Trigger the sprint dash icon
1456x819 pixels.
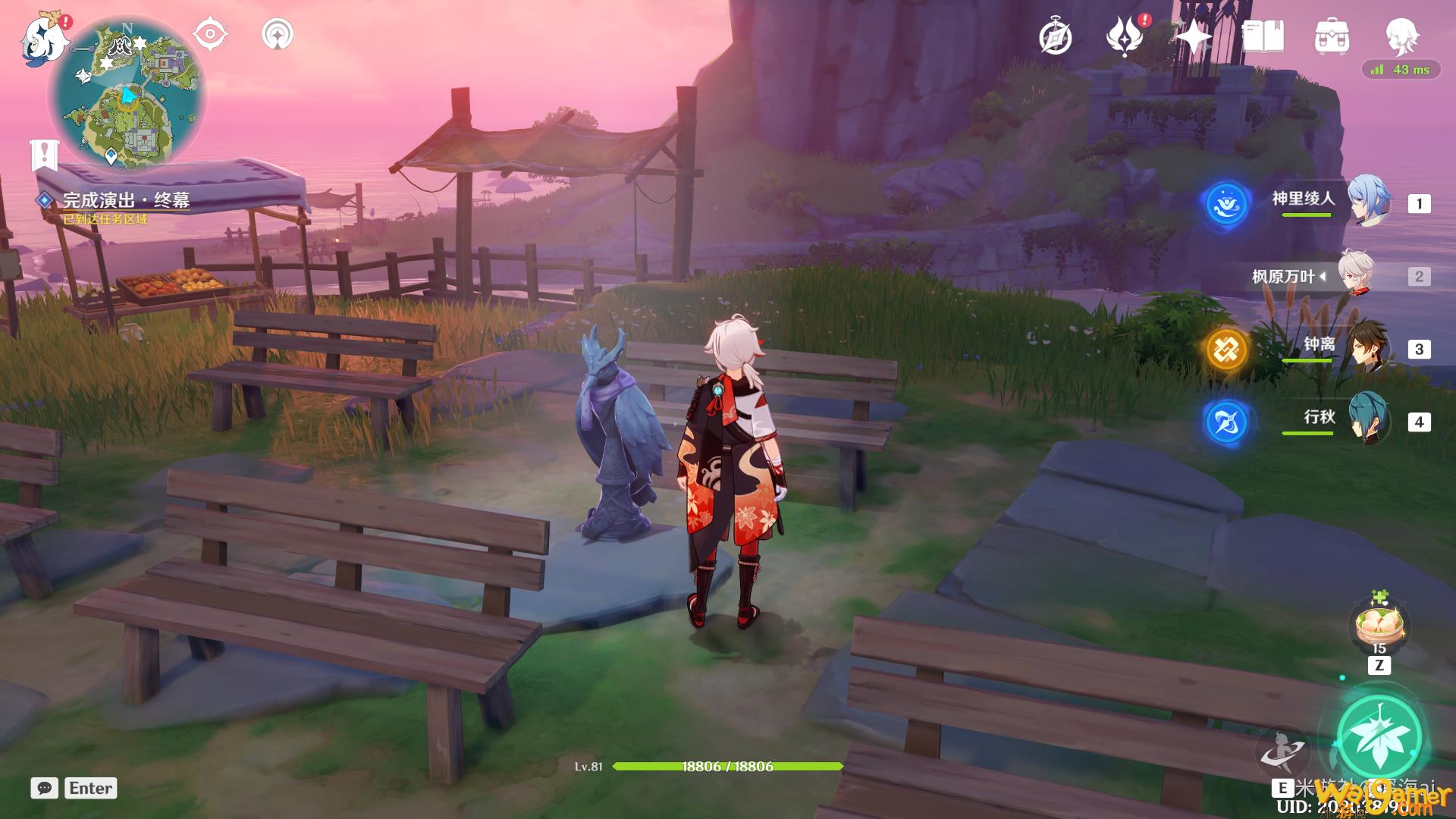(x=1282, y=749)
